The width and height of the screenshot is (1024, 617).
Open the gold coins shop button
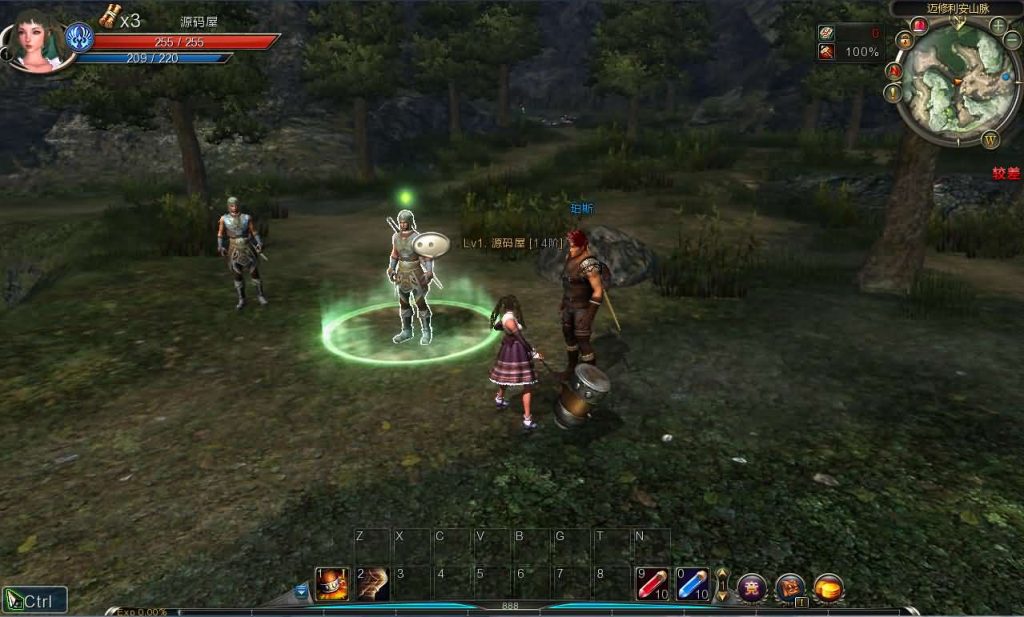click(828, 587)
